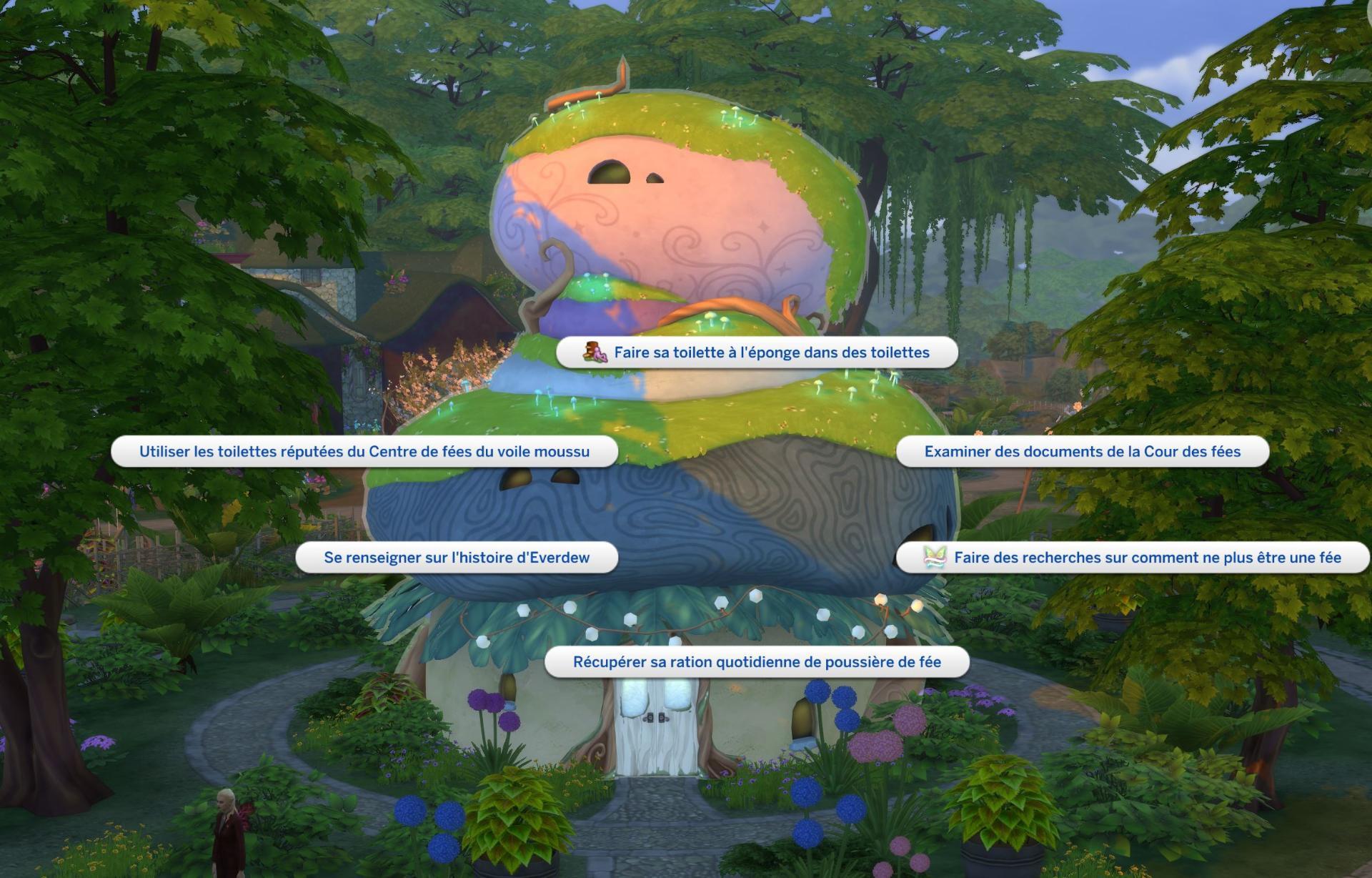Pick "Examiner des documents de la Cour des fées"
Screen dimensions: 1372x878
[1082, 452]
